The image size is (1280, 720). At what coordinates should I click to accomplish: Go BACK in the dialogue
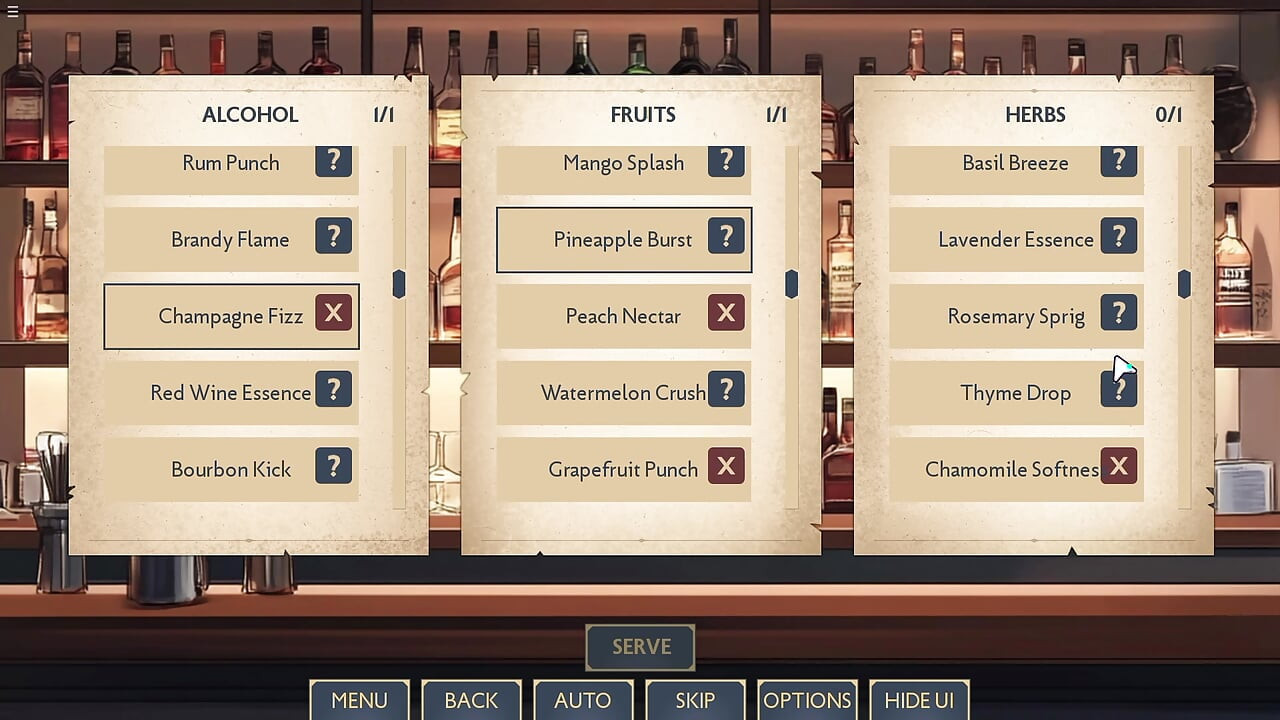[x=471, y=700]
